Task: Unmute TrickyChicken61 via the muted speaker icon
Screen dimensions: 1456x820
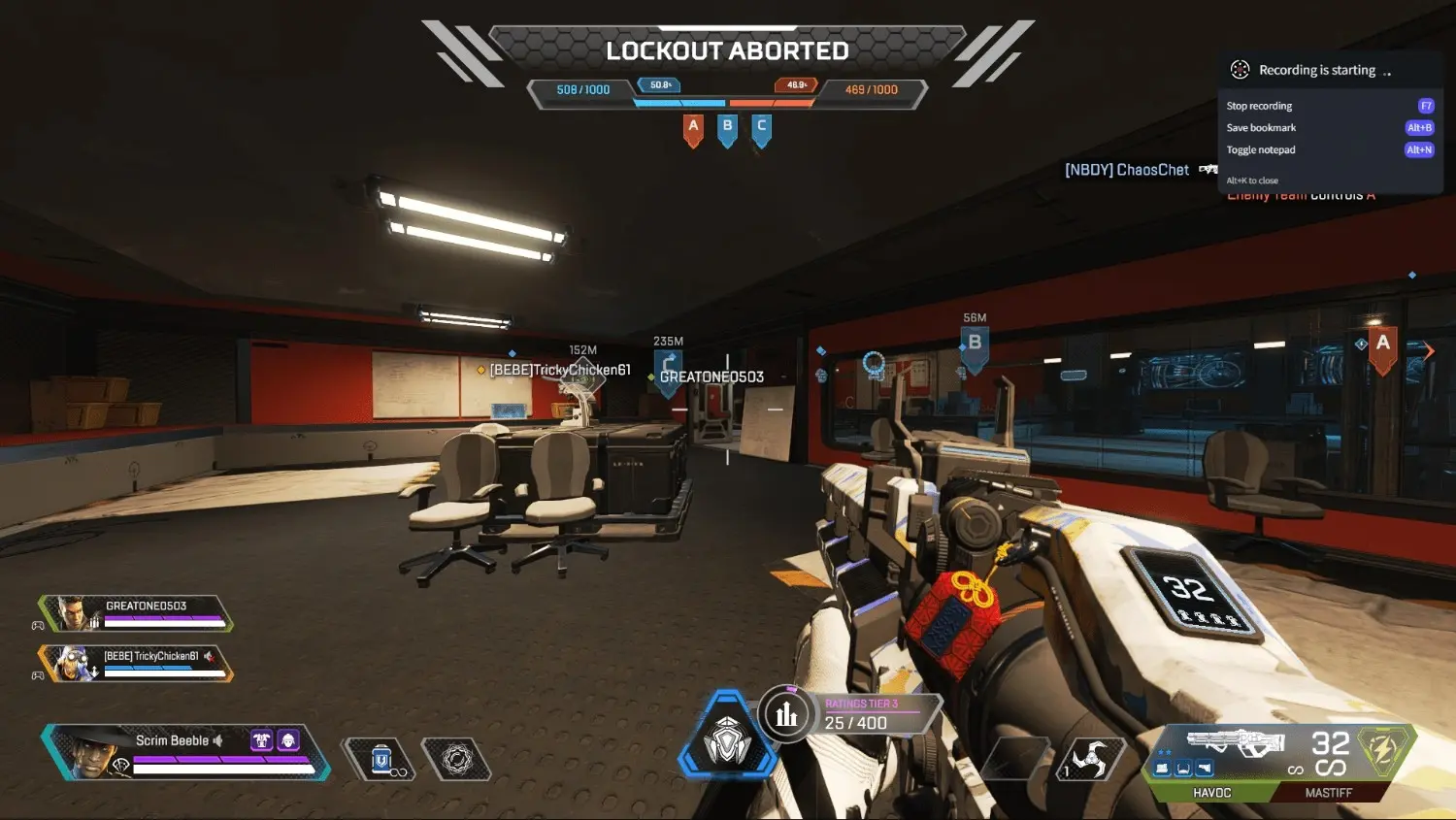Action: pyautogui.click(x=209, y=658)
